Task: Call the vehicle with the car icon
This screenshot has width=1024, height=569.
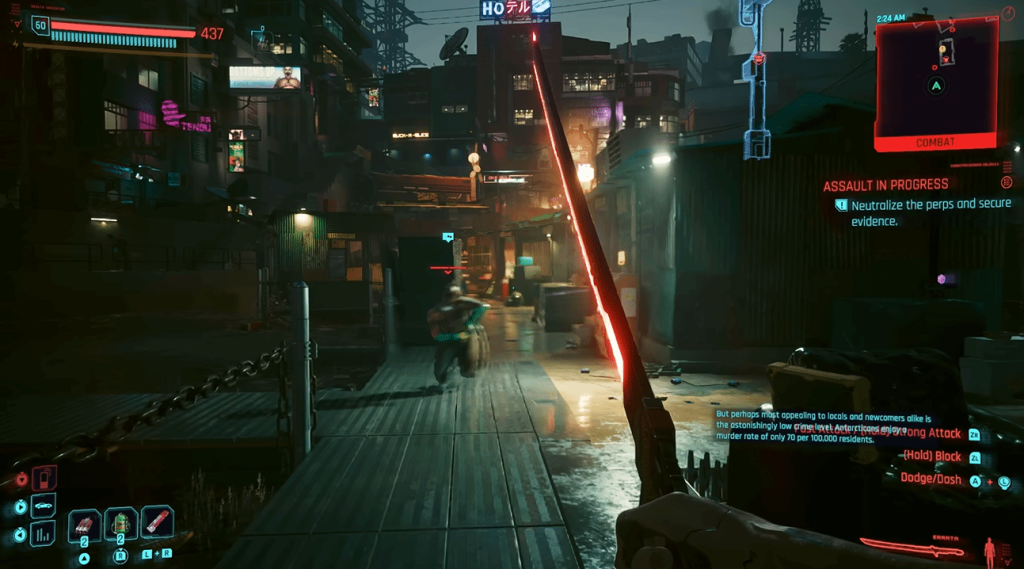Action: [x=45, y=506]
